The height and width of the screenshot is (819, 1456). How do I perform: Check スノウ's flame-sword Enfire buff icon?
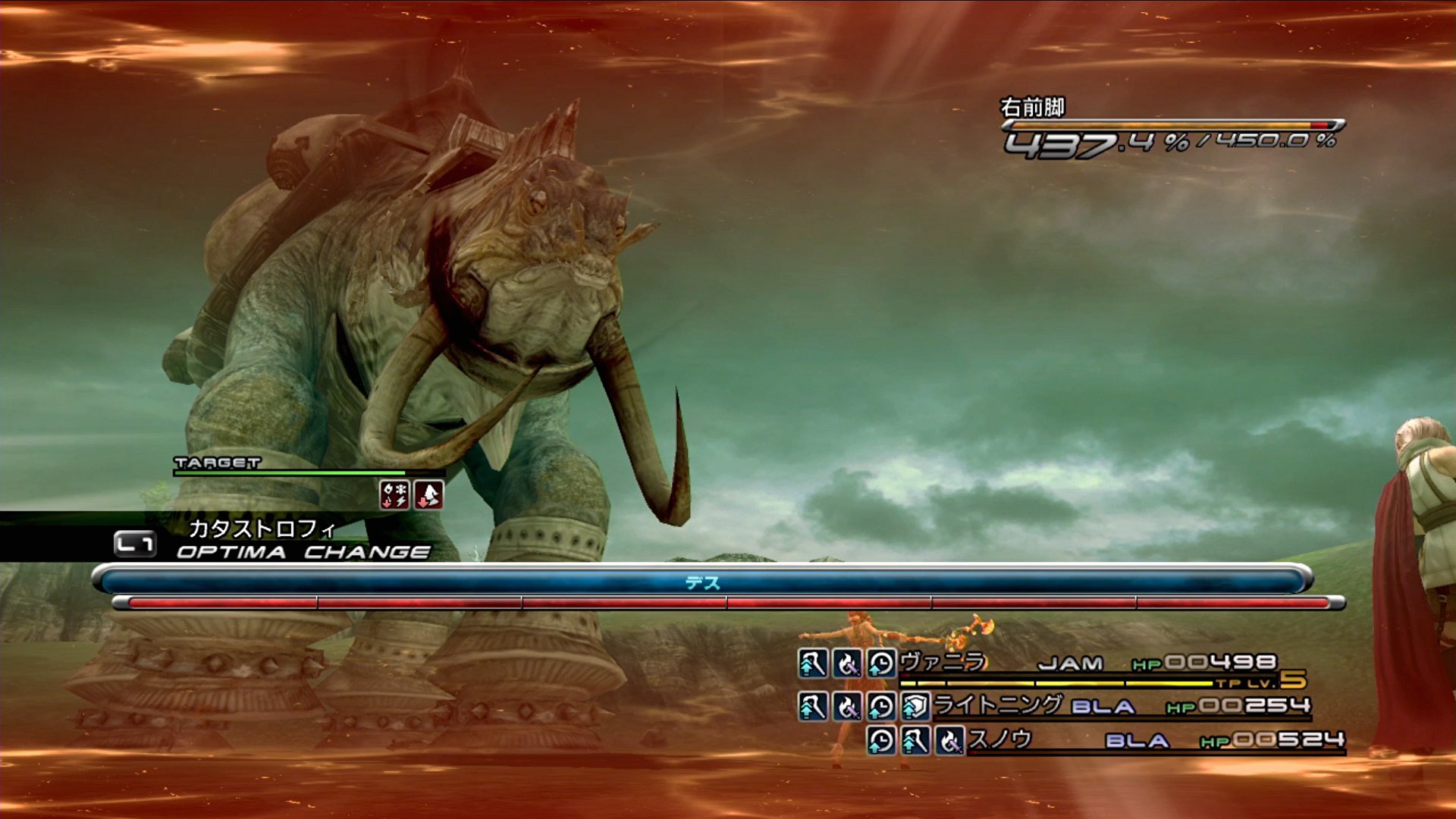click(949, 740)
